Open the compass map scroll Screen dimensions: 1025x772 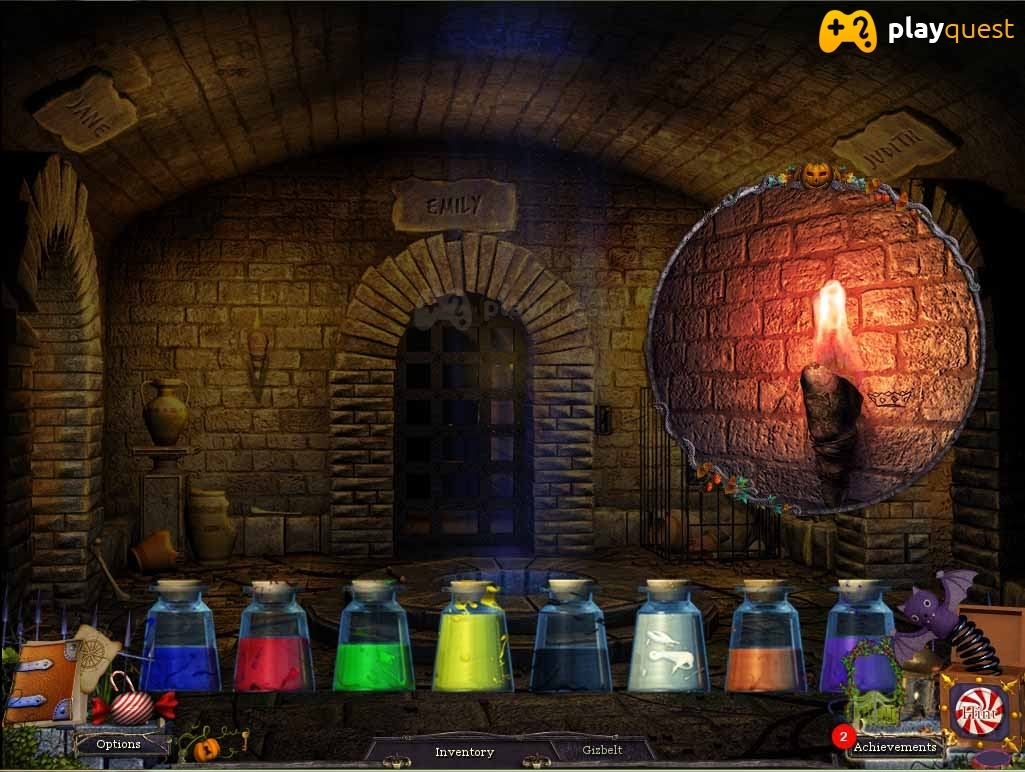(x=97, y=653)
